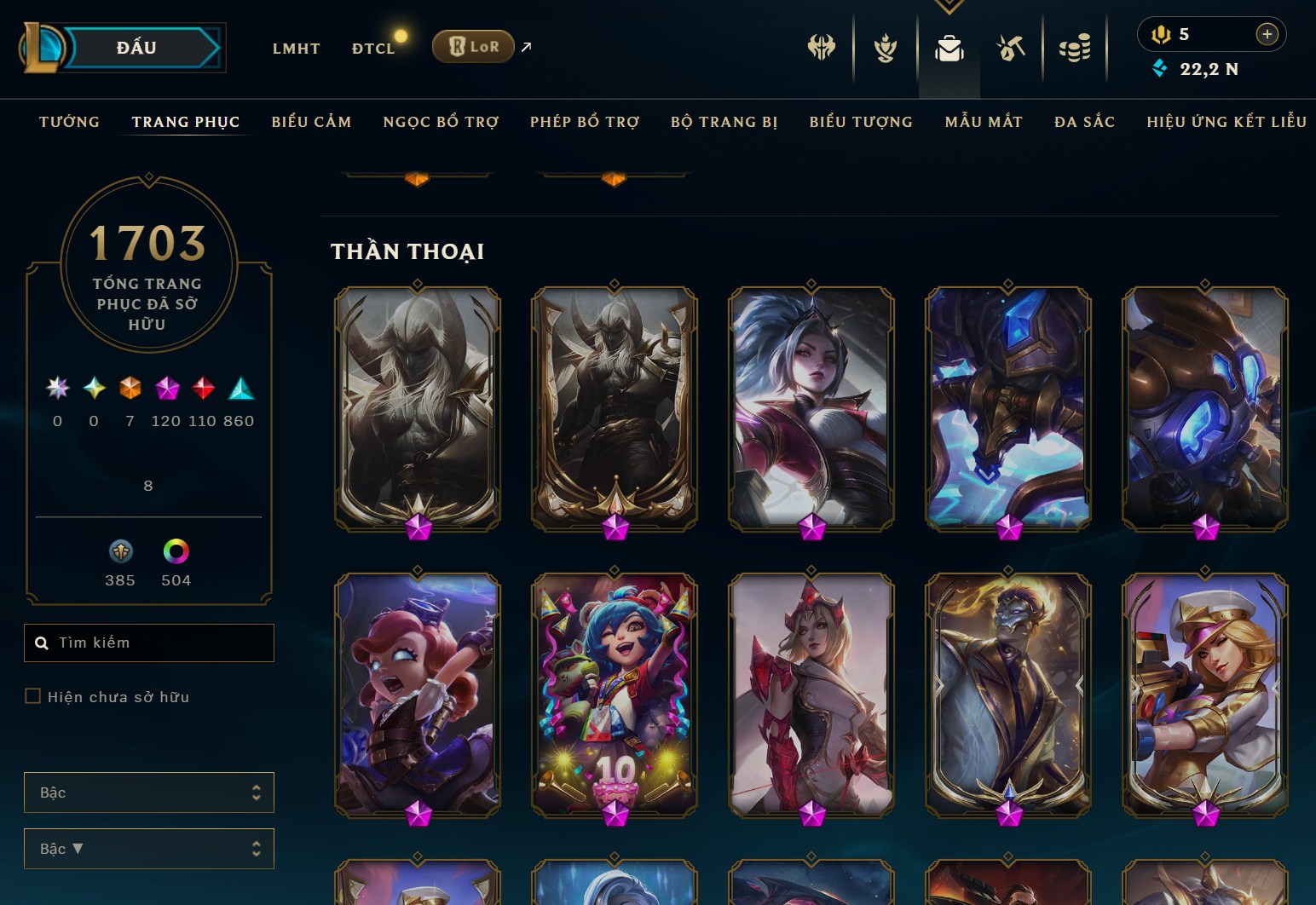
Task: Click the plus icon to purchase RP
Action: click(x=1267, y=34)
